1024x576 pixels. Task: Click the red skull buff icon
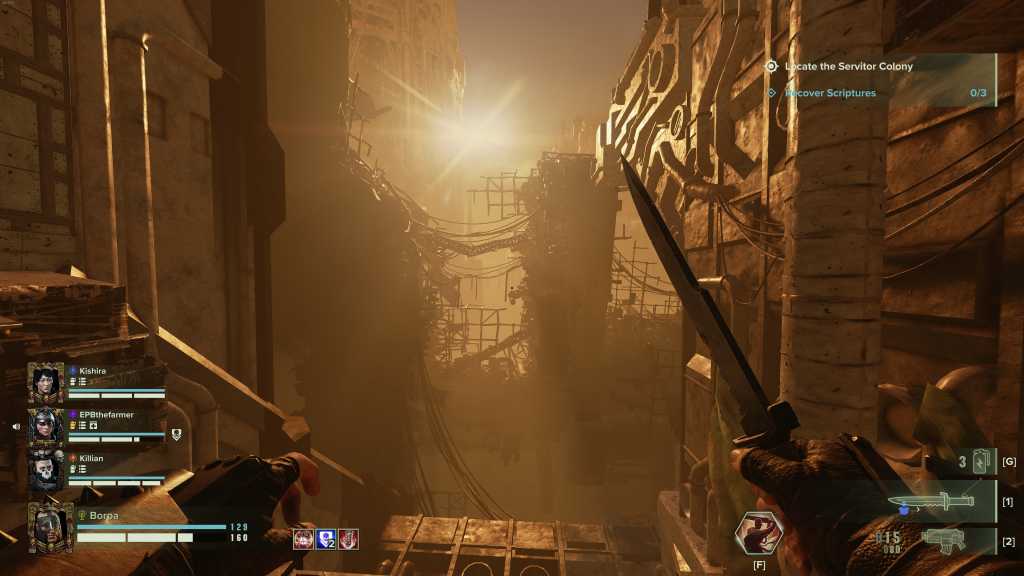coord(303,539)
